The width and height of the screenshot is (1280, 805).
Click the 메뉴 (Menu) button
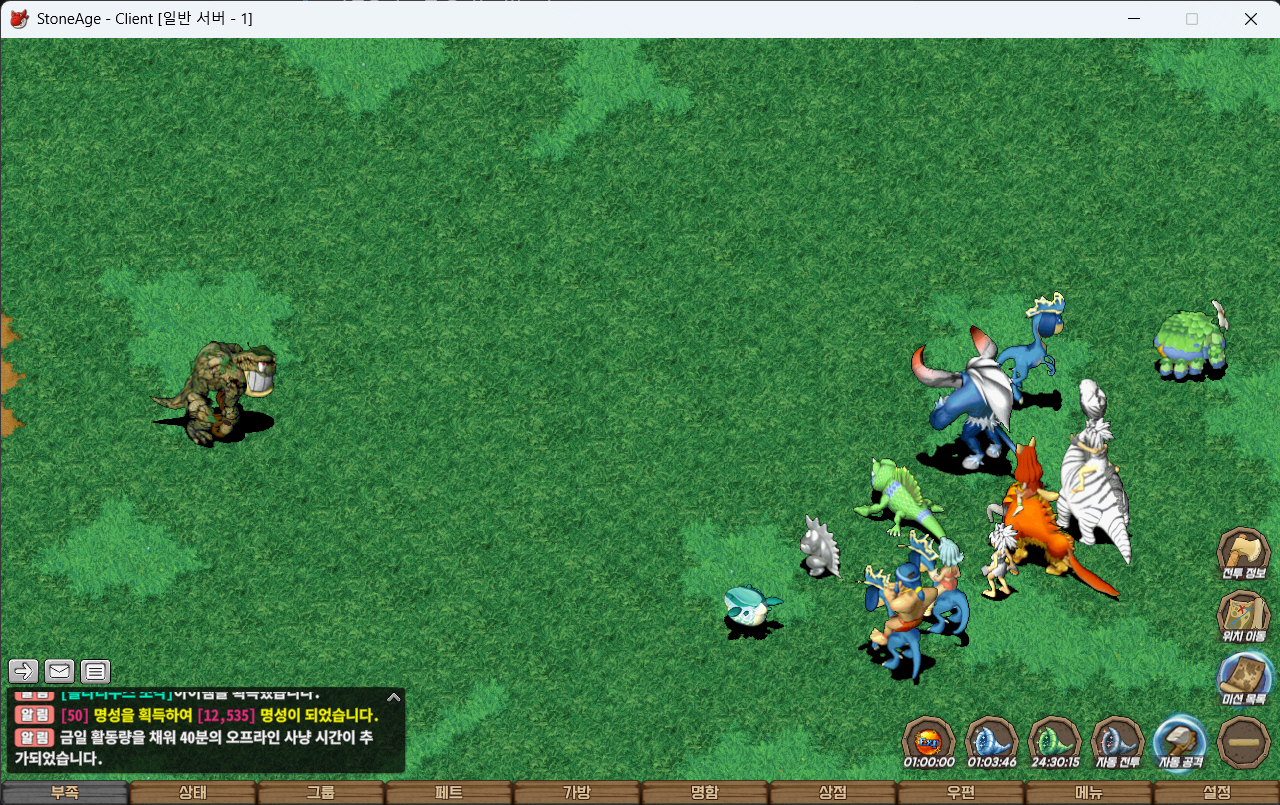pos(1088,792)
